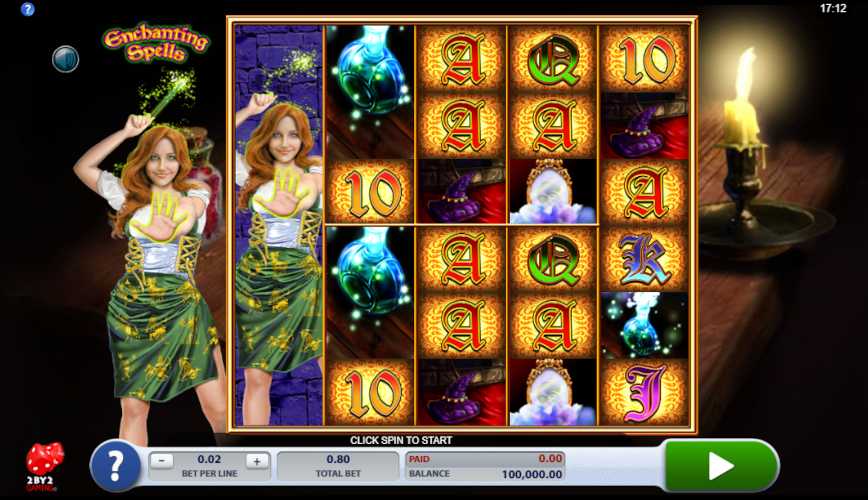The width and height of the screenshot is (868, 500).
Task: Open help from the small top-left question icon
Action: coord(28,9)
